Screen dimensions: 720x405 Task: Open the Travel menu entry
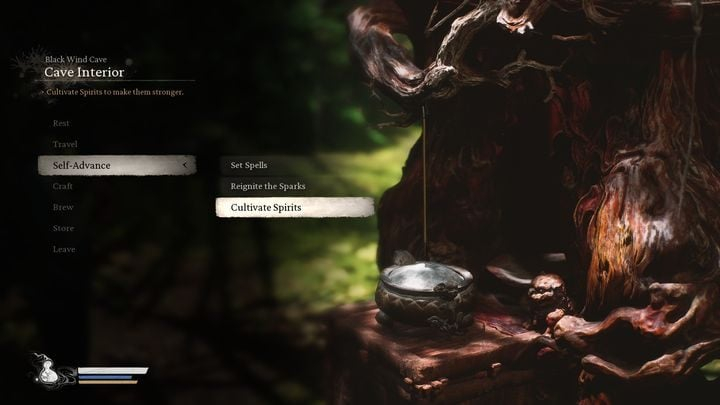pos(65,144)
